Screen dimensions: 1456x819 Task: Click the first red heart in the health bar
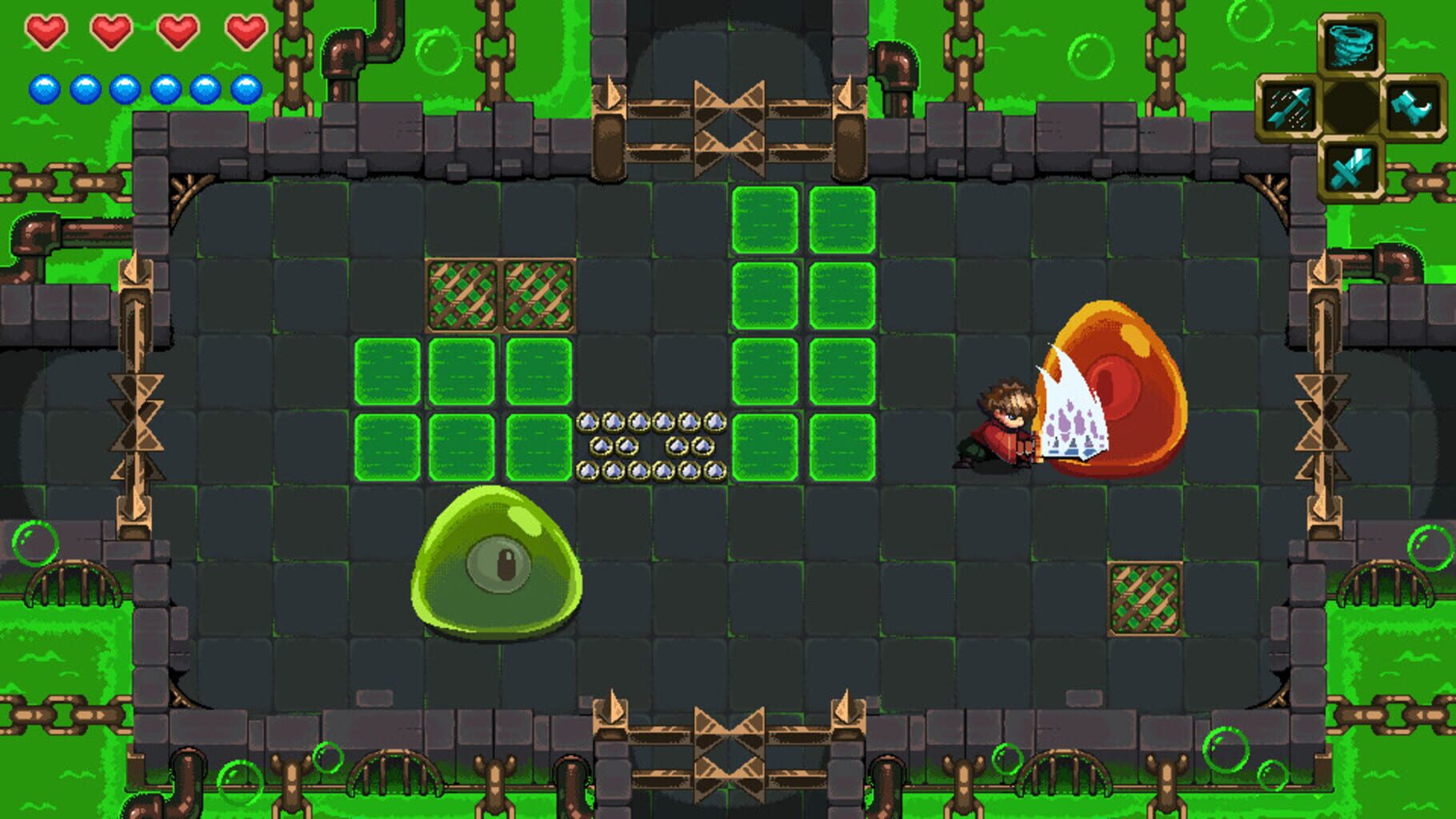[46, 32]
